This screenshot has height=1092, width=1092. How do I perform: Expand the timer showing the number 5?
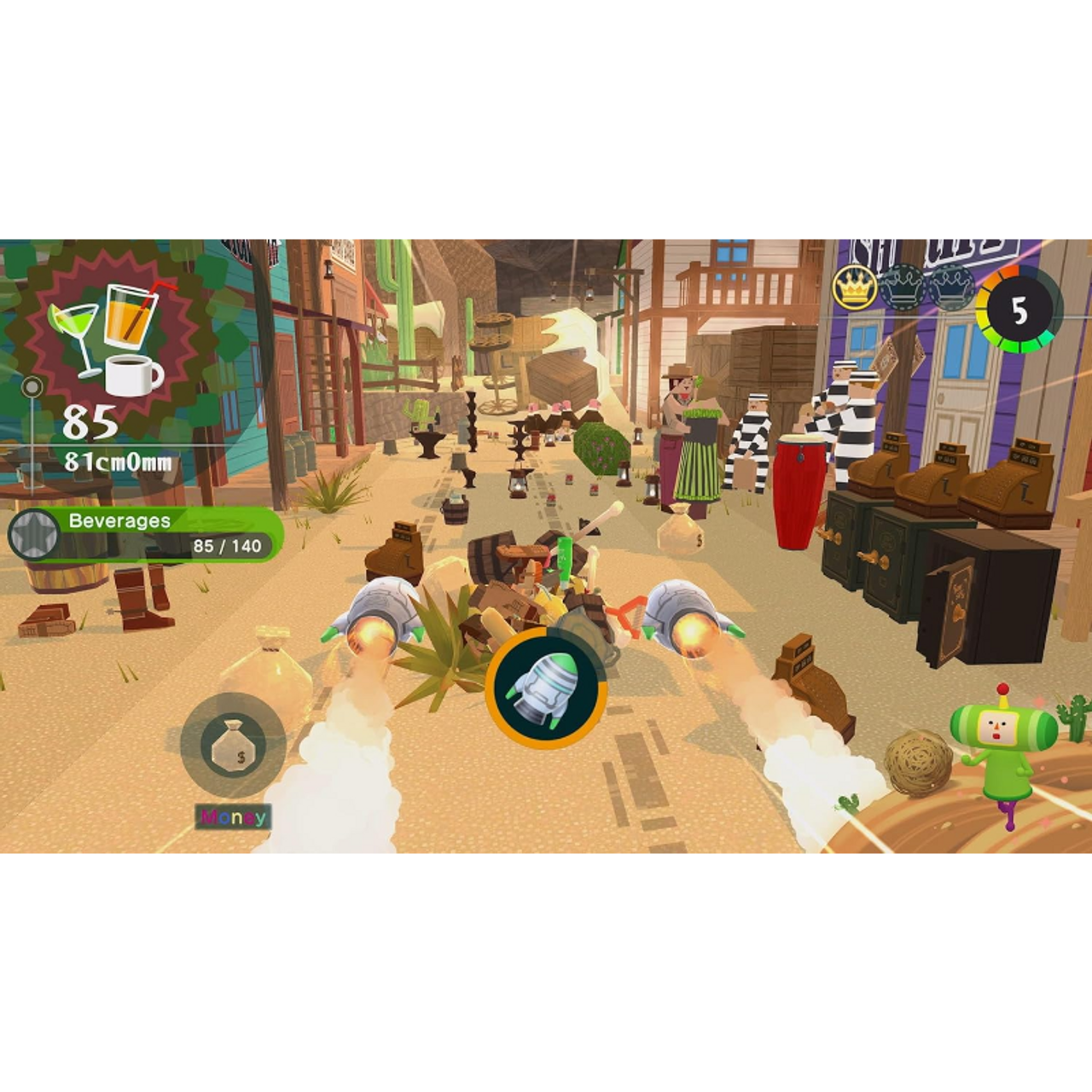[x=1018, y=310]
